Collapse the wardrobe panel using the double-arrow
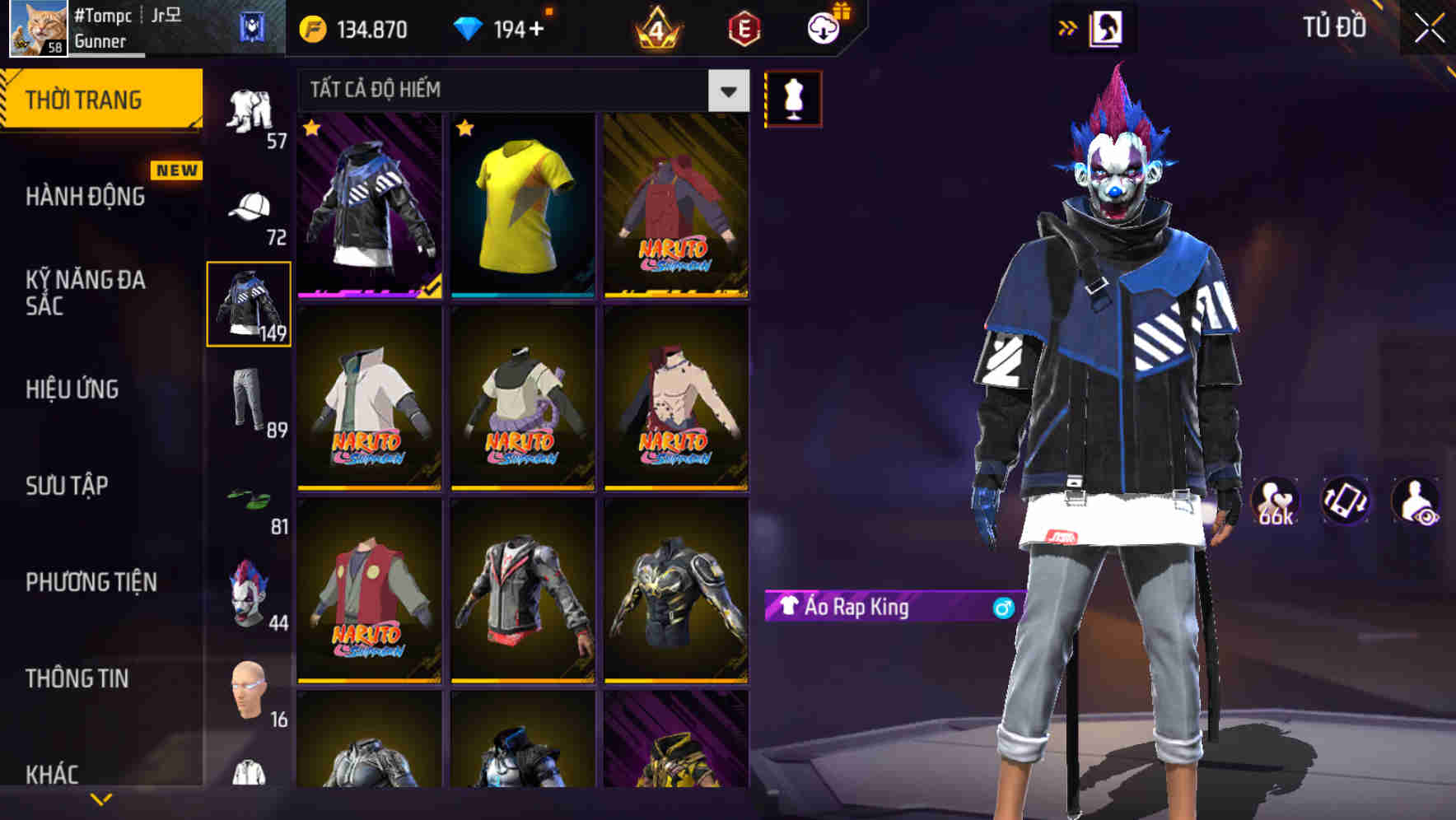The height and width of the screenshot is (820, 1456). (x=1069, y=27)
